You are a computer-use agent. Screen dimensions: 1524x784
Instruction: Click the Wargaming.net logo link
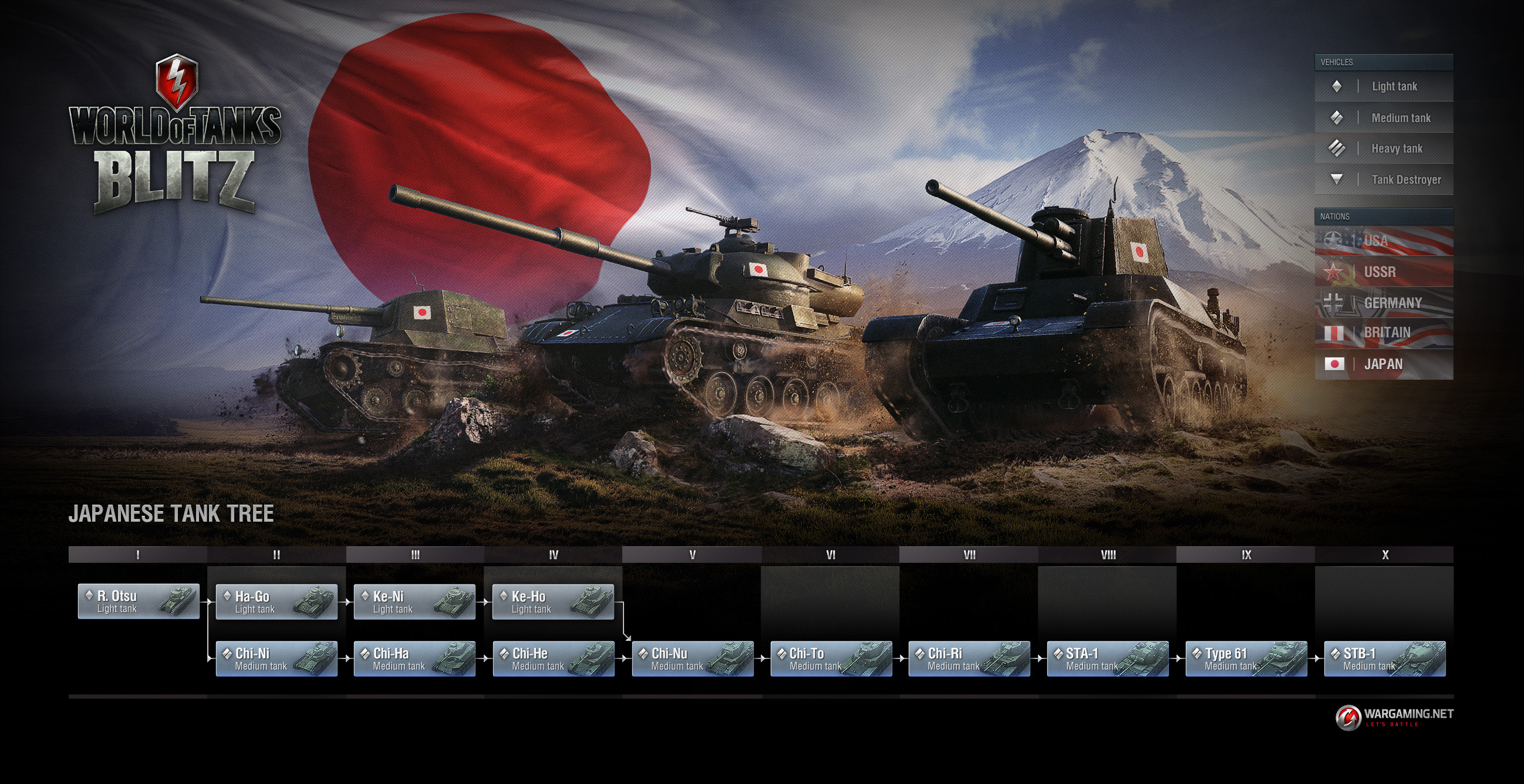(1394, 717)
